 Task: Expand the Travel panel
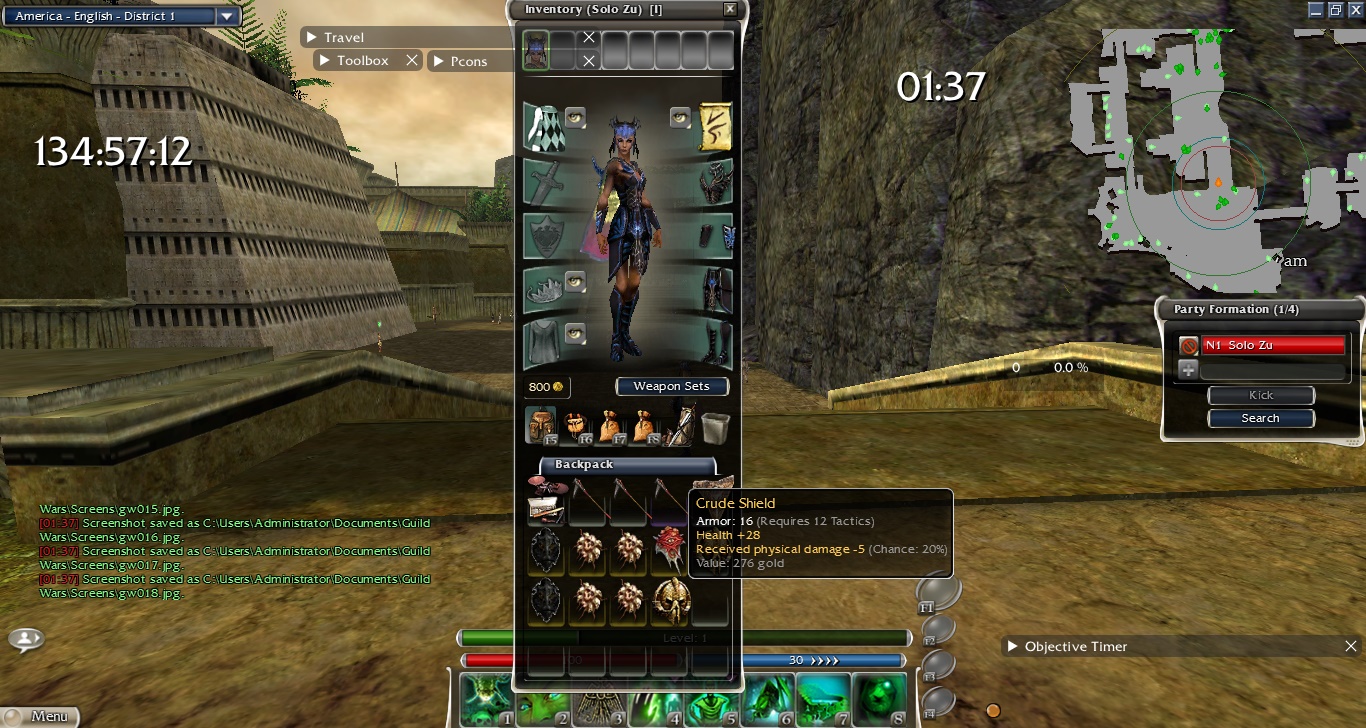pyautogui.click(x=311, y=38)
